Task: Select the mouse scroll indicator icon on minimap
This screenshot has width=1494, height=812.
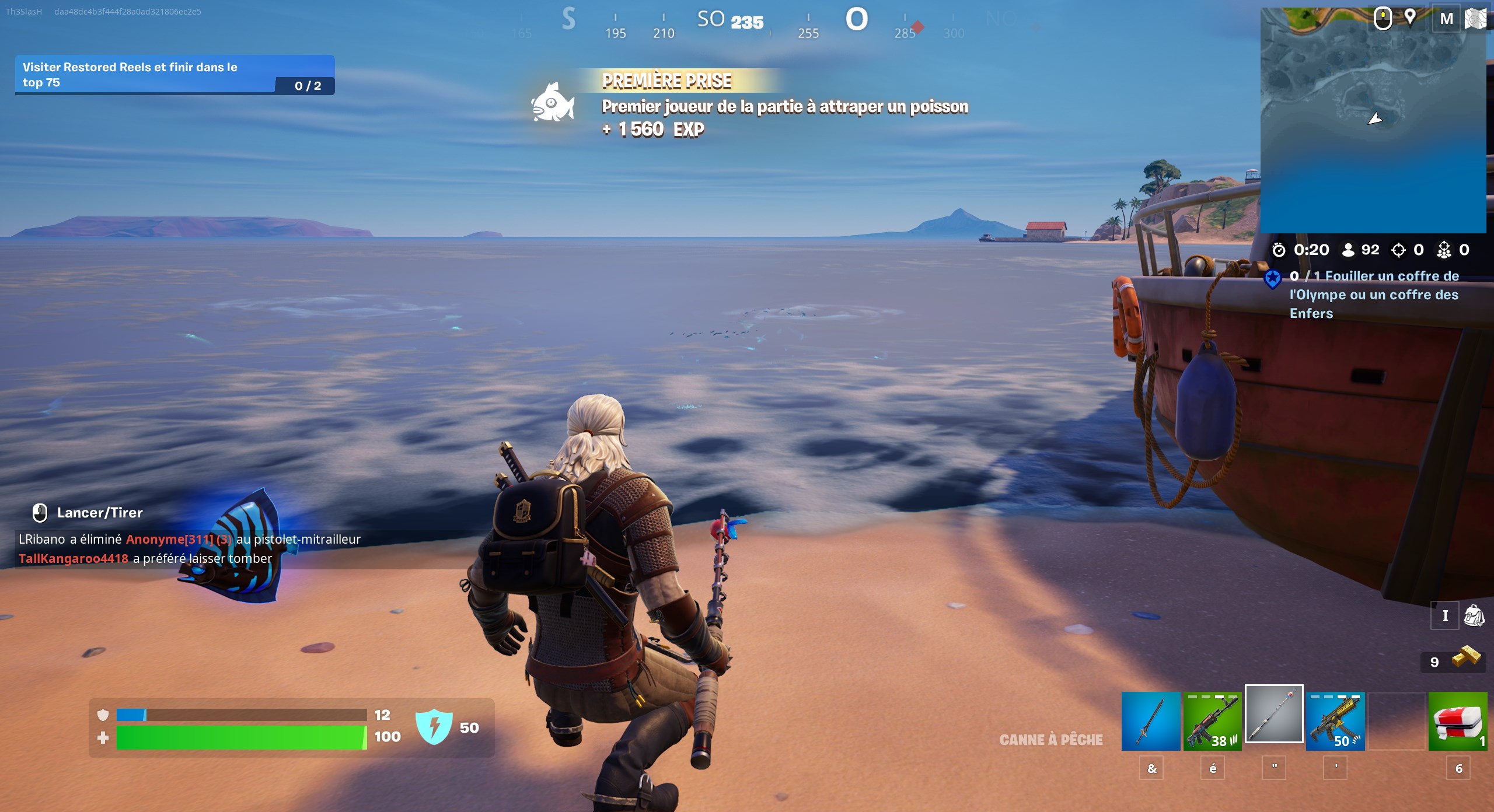Action: [1383, 18]
